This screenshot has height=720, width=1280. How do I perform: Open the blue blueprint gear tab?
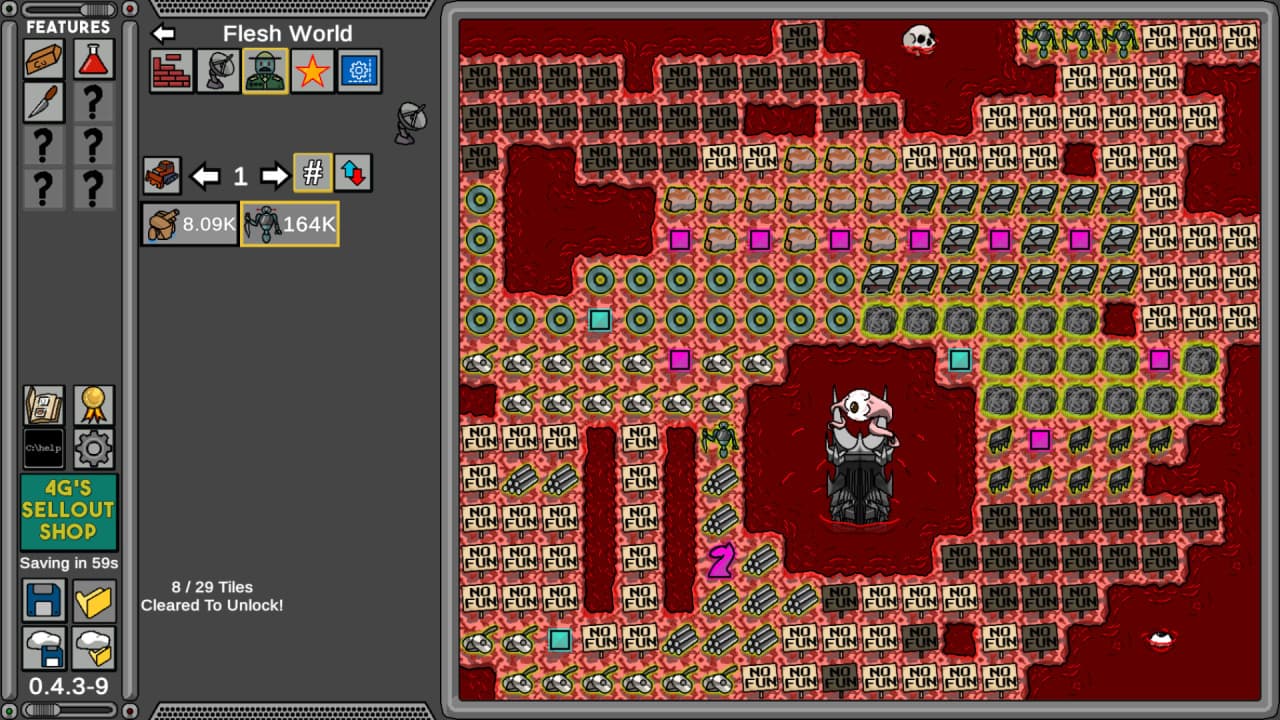click(x=360, y=71)
